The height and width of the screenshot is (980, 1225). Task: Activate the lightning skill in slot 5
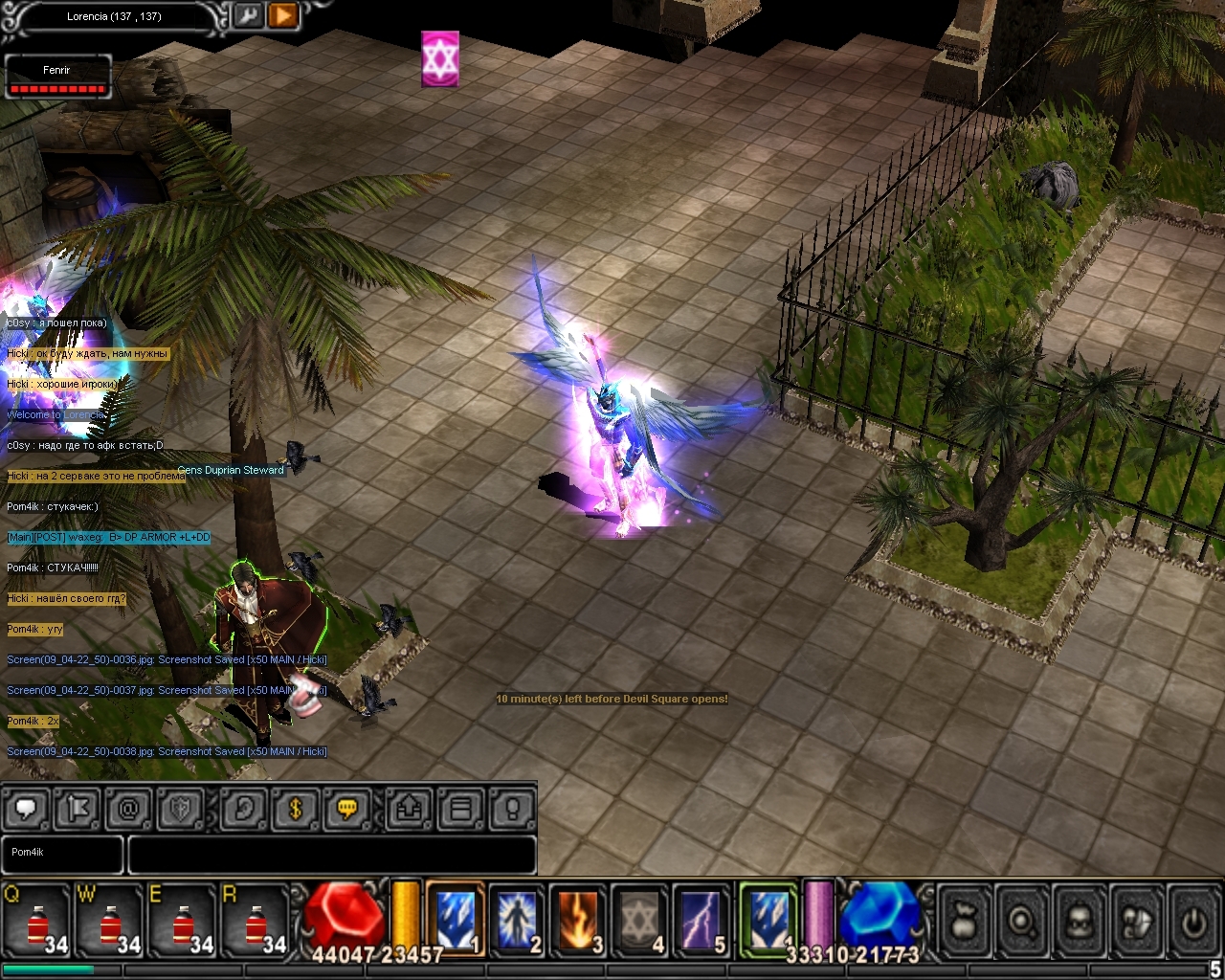701,920
